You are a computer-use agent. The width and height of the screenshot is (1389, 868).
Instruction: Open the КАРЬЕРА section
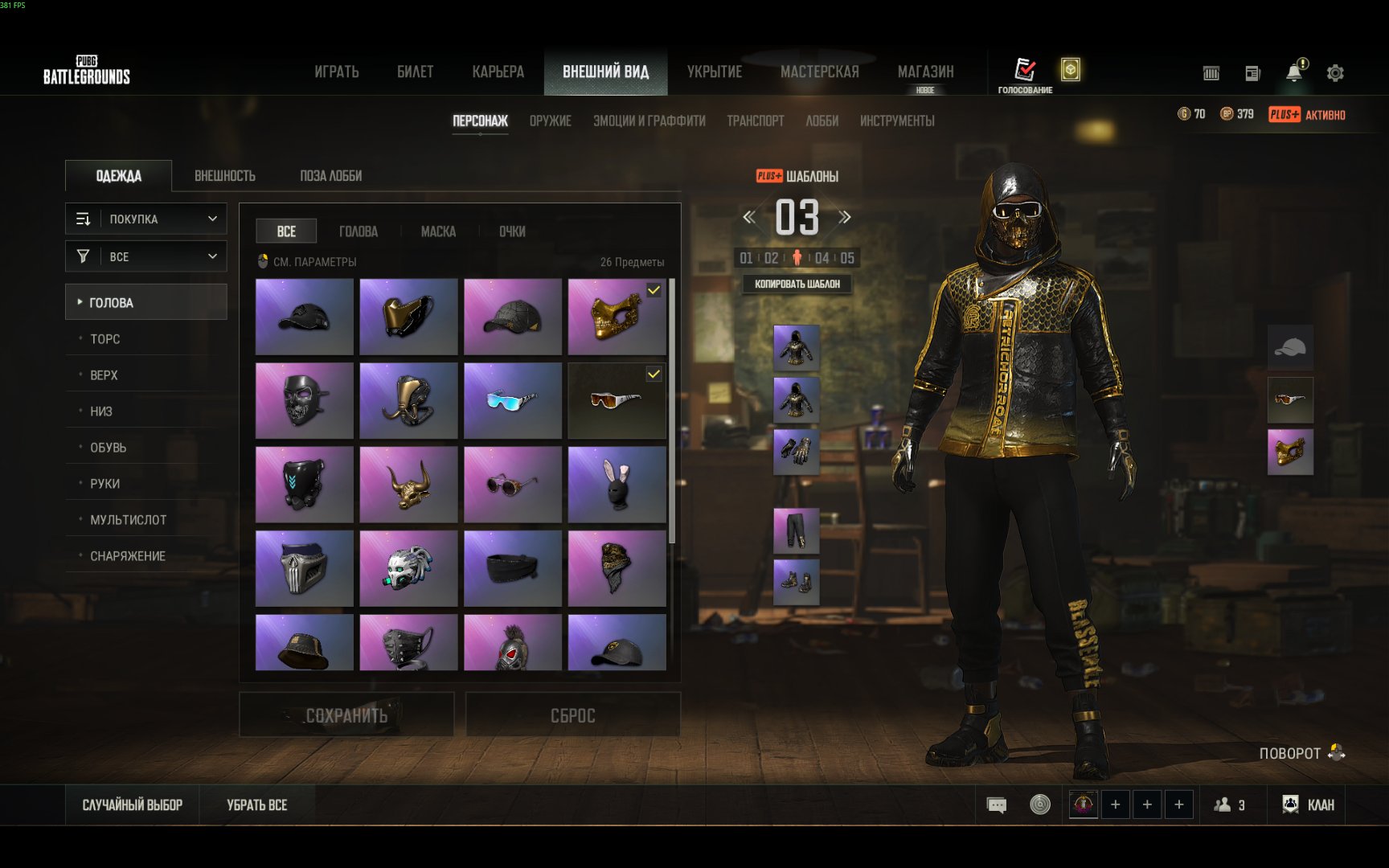pos(498,72)
